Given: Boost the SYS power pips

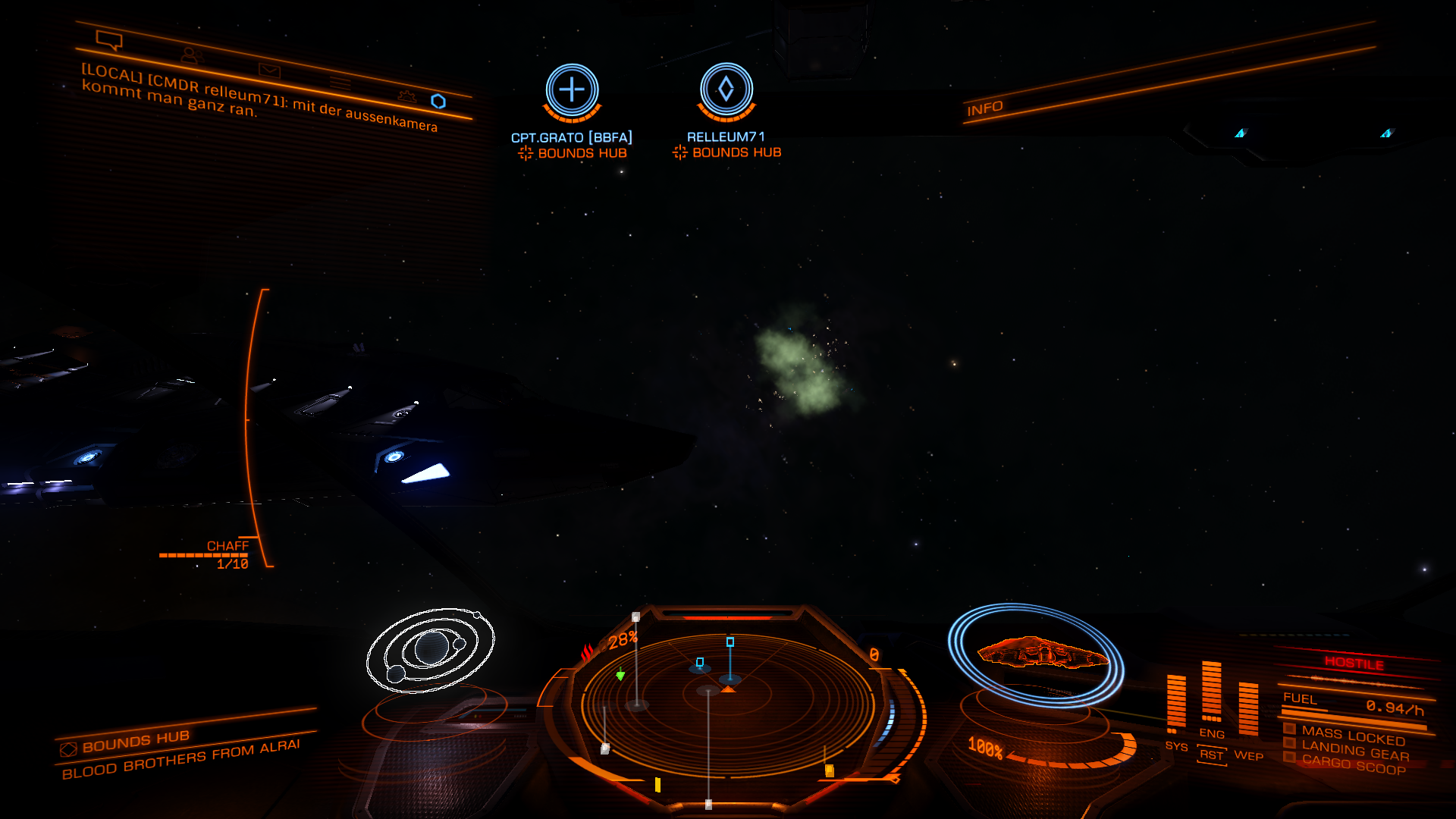Looking at the screenshot, I should pyautogui.click(x=1176, y=746).
